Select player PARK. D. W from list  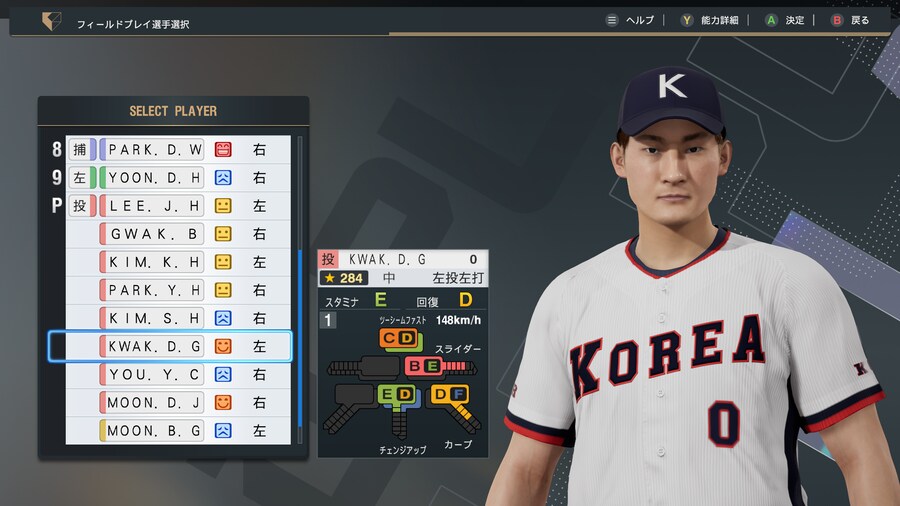[154, 150]
